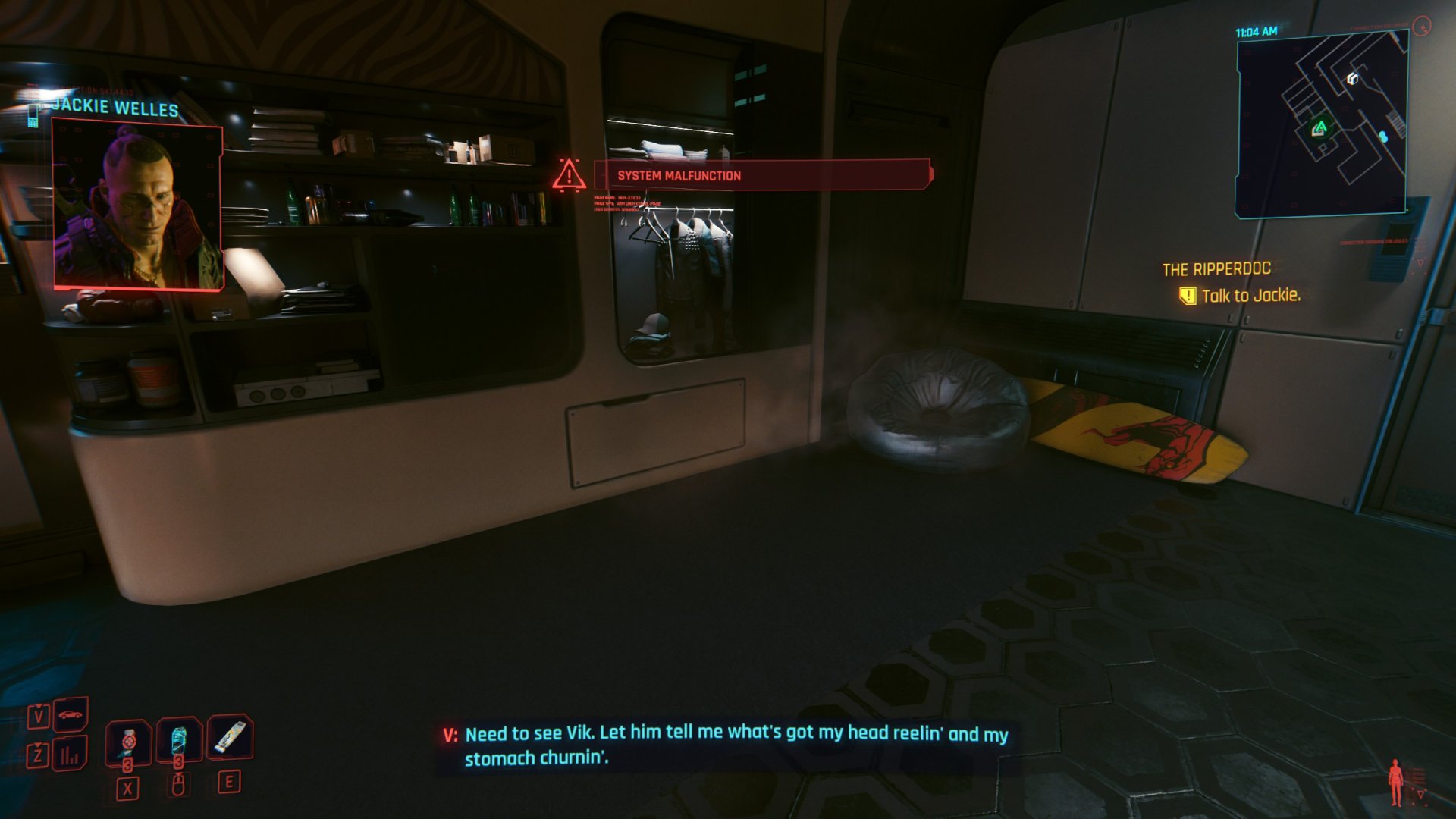Click Jackie Welles' call portrait
The height and width of the screenshot is (819, 1456).
coord(138,206)
